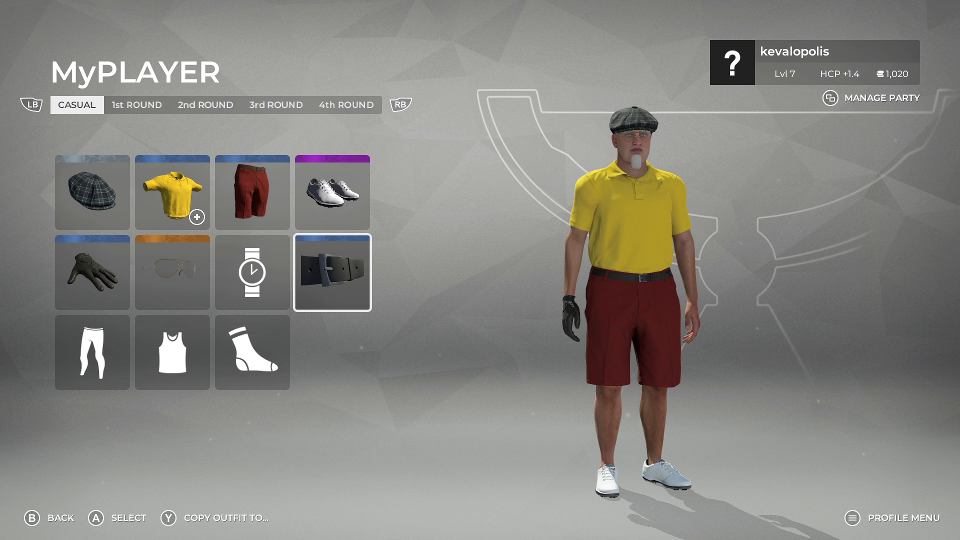
Task: Select the white golf shoes slot
Action: [332, 192]
